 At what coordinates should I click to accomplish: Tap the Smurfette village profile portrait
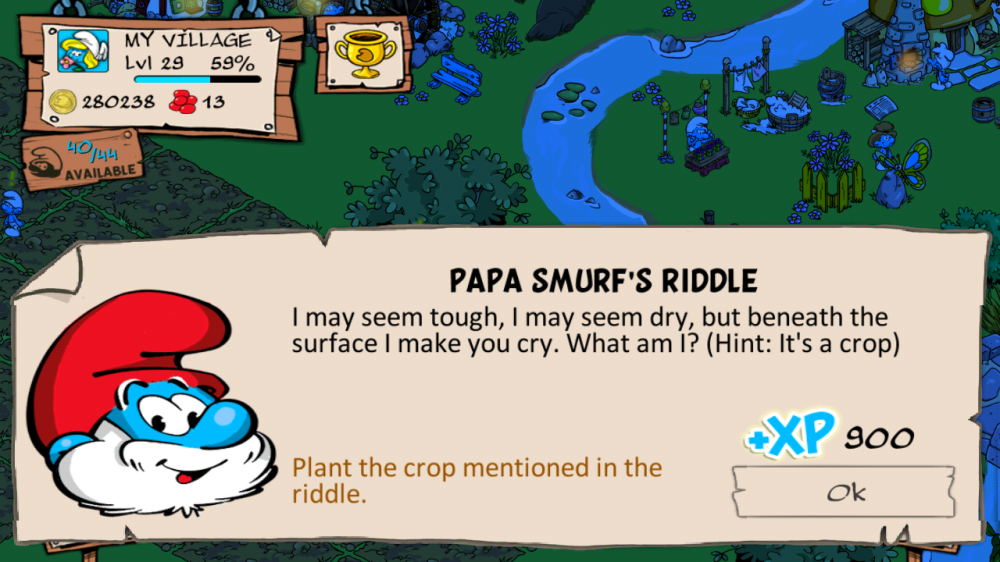click(83, 54)
